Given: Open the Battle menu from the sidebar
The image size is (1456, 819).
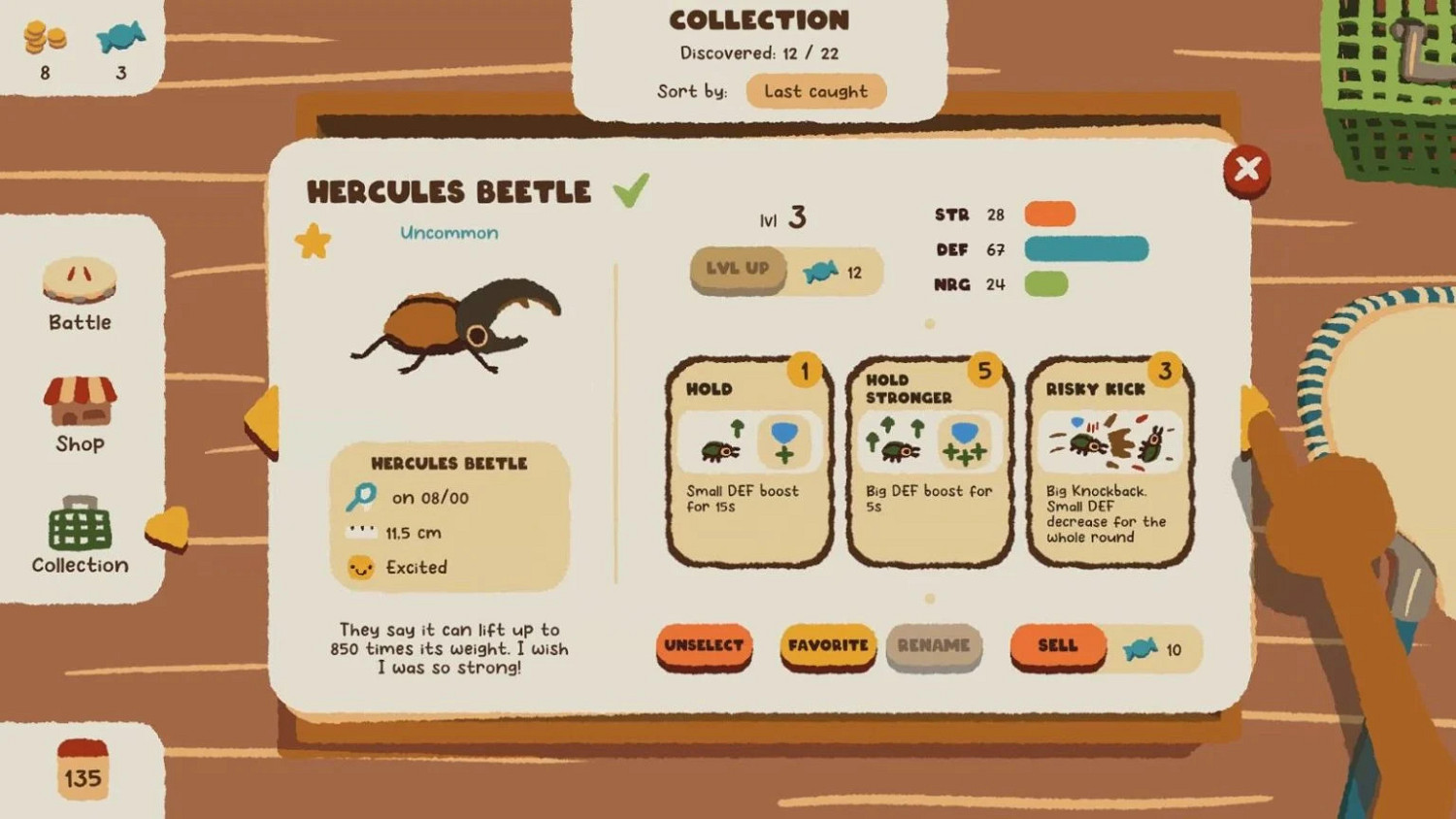Looking at the screenshot, I should pos(78,296).
